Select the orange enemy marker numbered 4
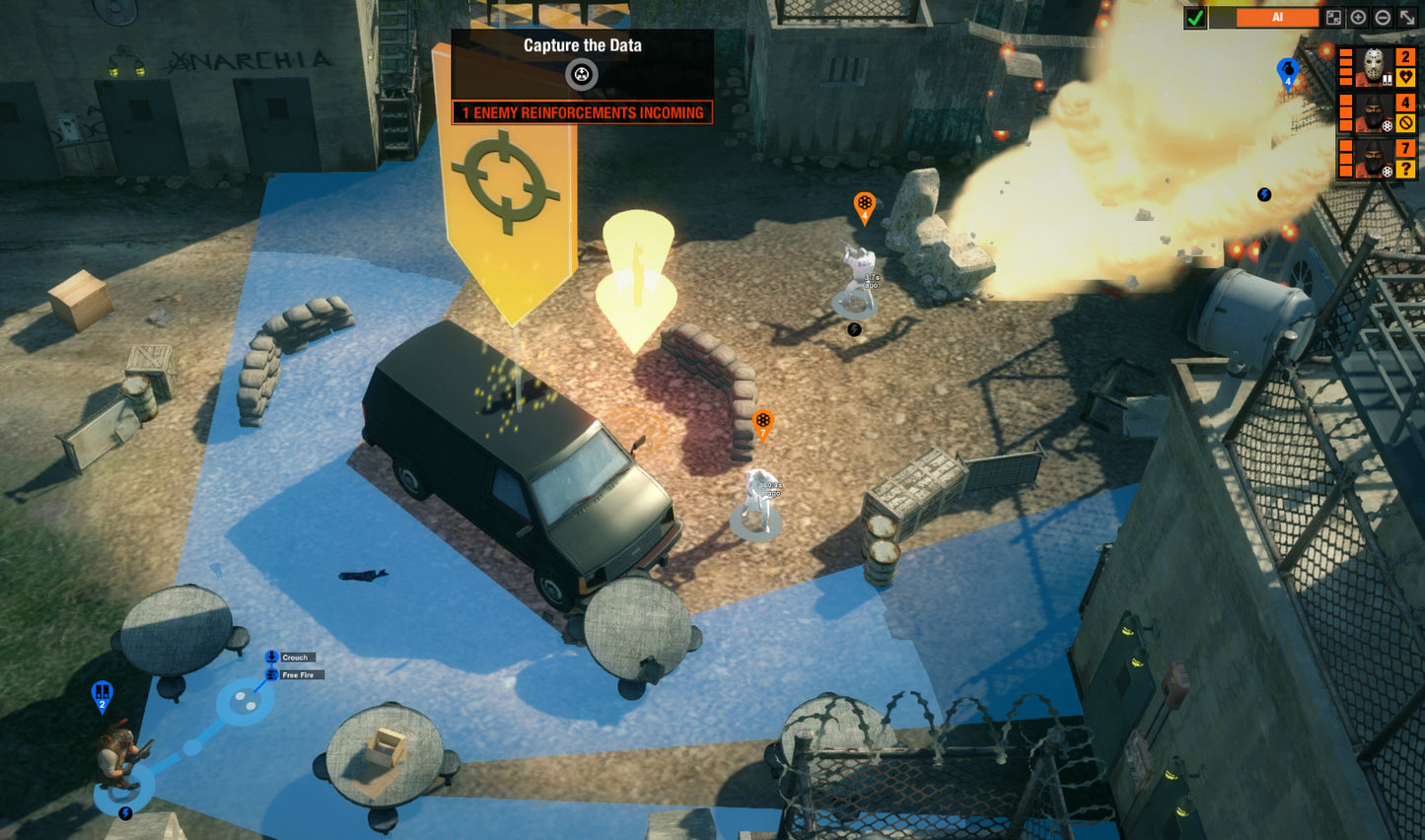The height and width of the screenshot is (840, 1425). click(864, 205)
